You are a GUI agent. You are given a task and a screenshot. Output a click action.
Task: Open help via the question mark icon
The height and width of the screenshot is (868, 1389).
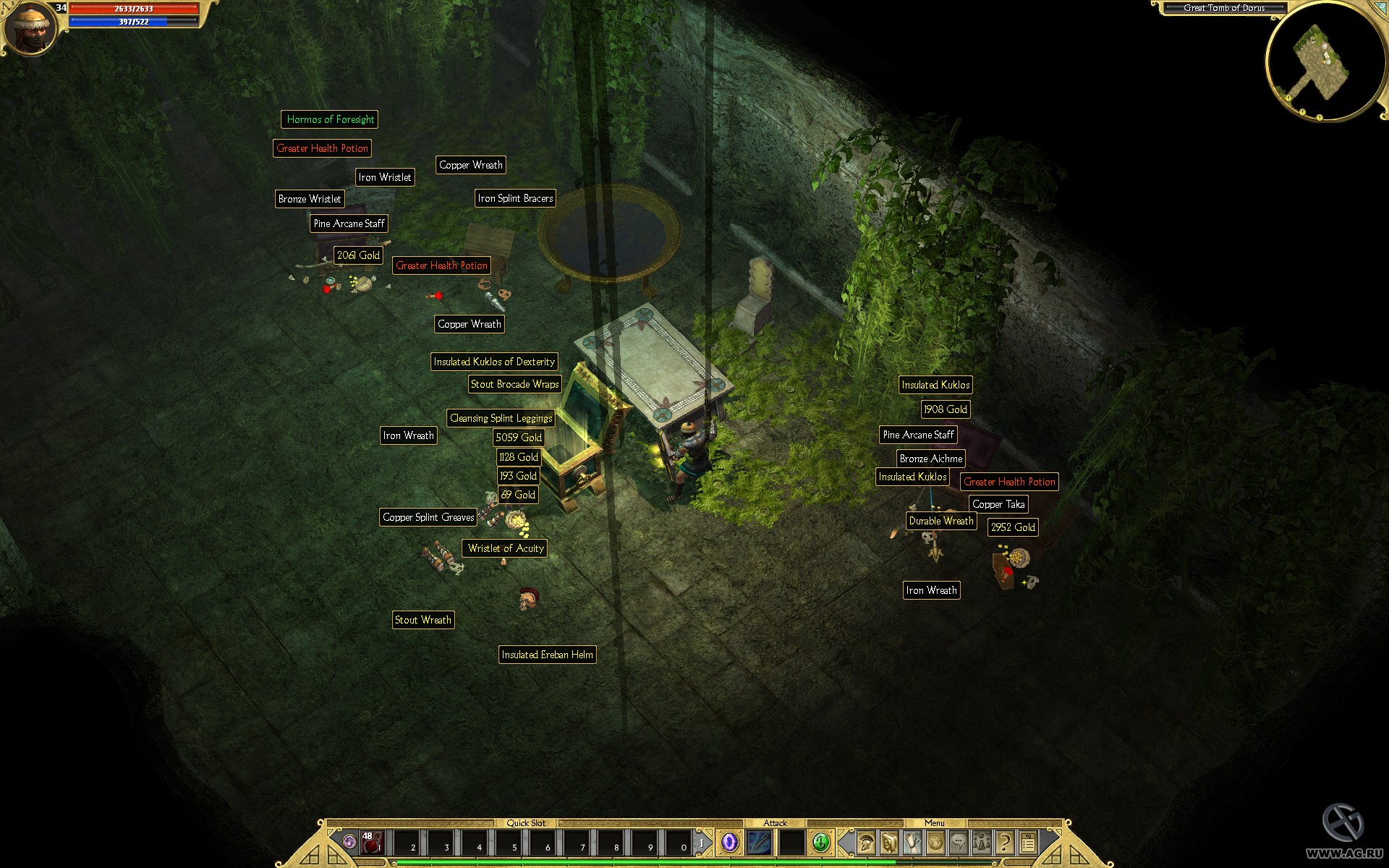click(x=1006, y=843)
